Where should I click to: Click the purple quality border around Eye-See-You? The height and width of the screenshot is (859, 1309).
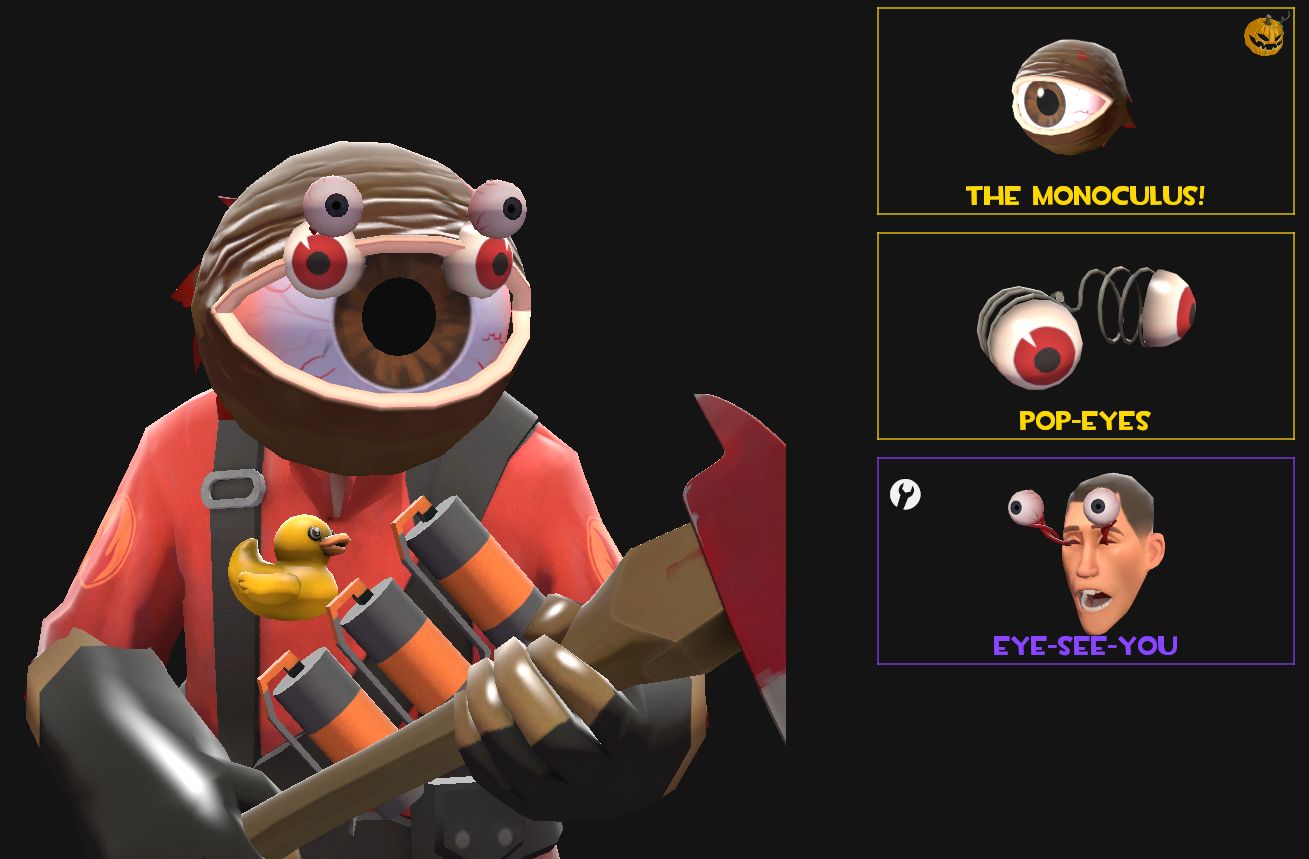[x=1086, y=459]
